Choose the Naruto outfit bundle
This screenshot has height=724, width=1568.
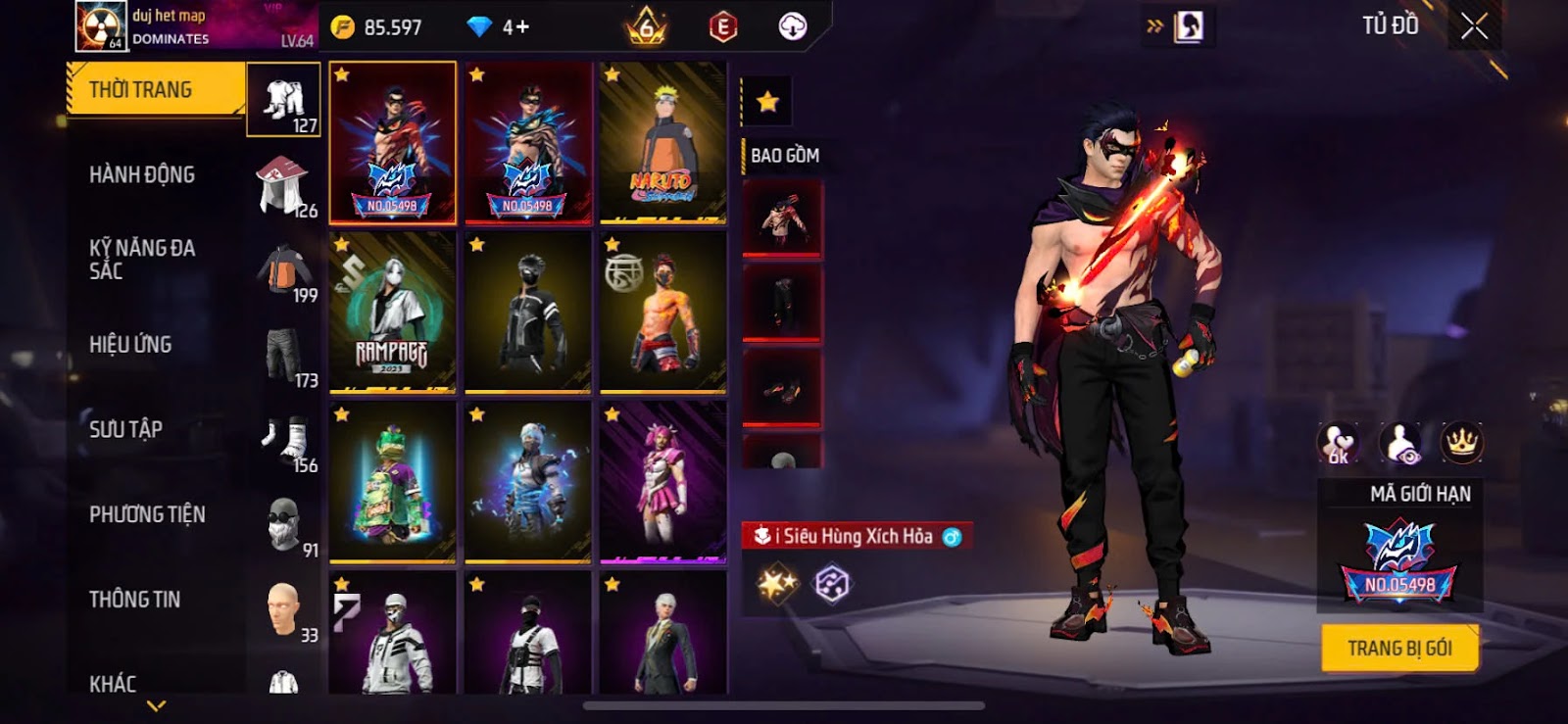pos(663,143)
